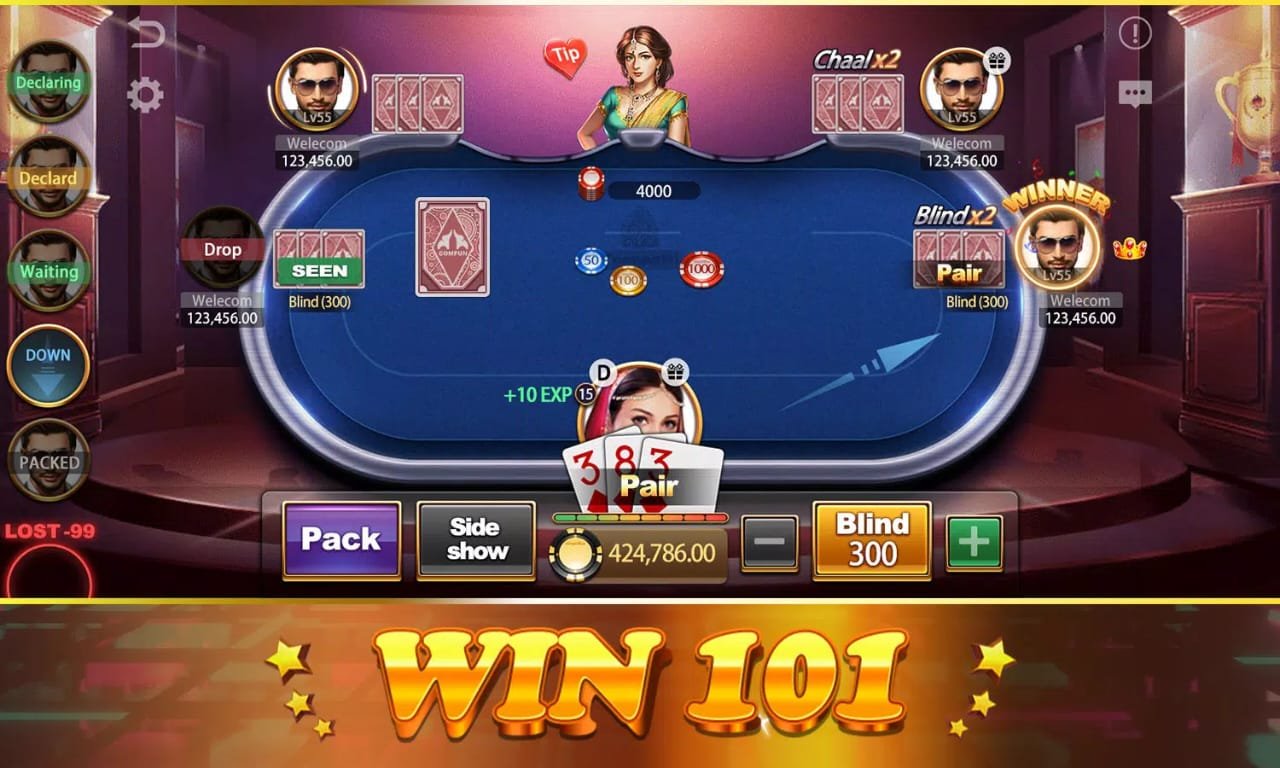Open the table settings gear
Image resolution: width=1280 pixels, height=768 pixels.
click(x=146, y=95)
